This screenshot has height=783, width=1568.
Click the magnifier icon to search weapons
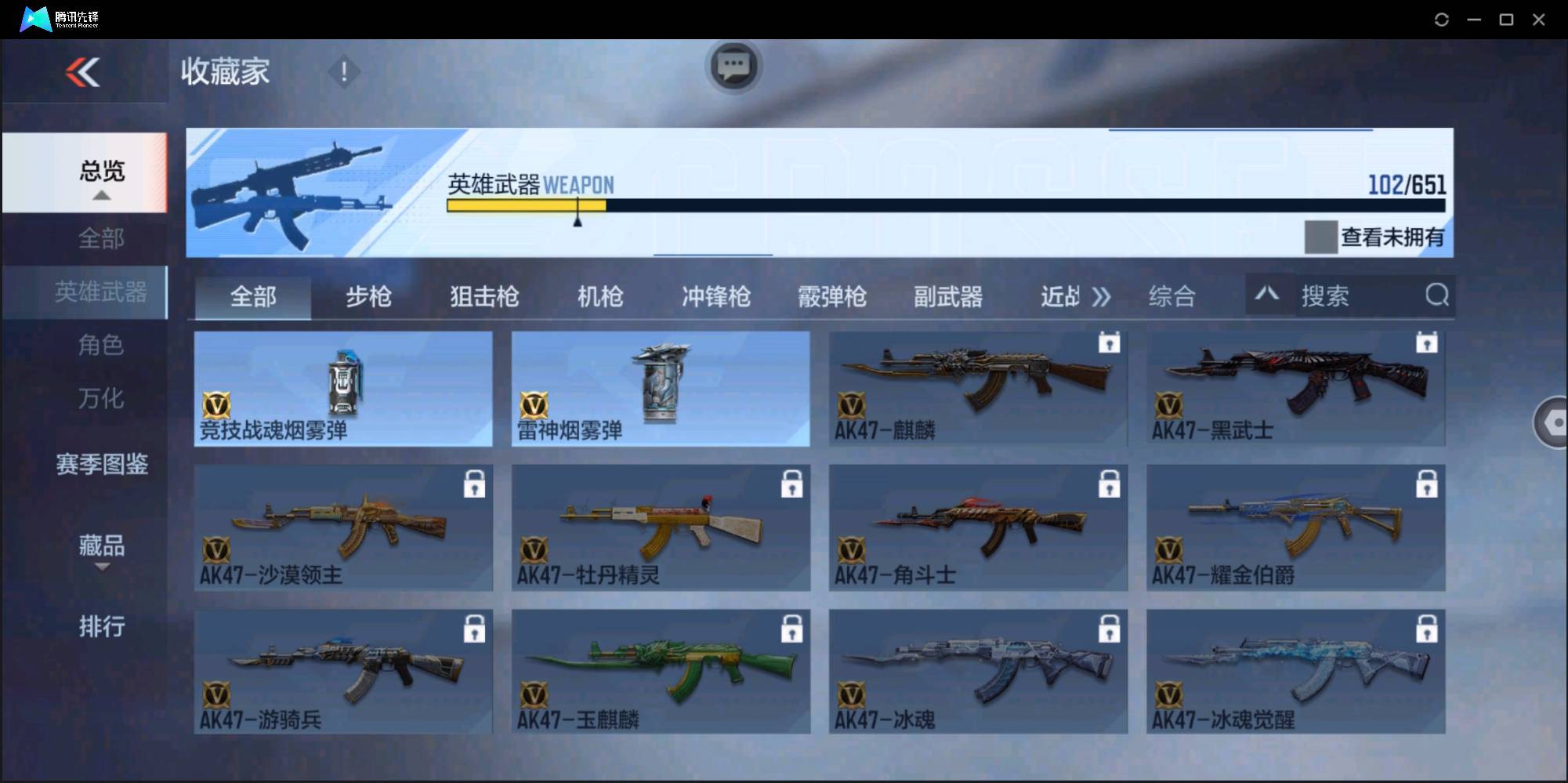(x=1436, y=295)
